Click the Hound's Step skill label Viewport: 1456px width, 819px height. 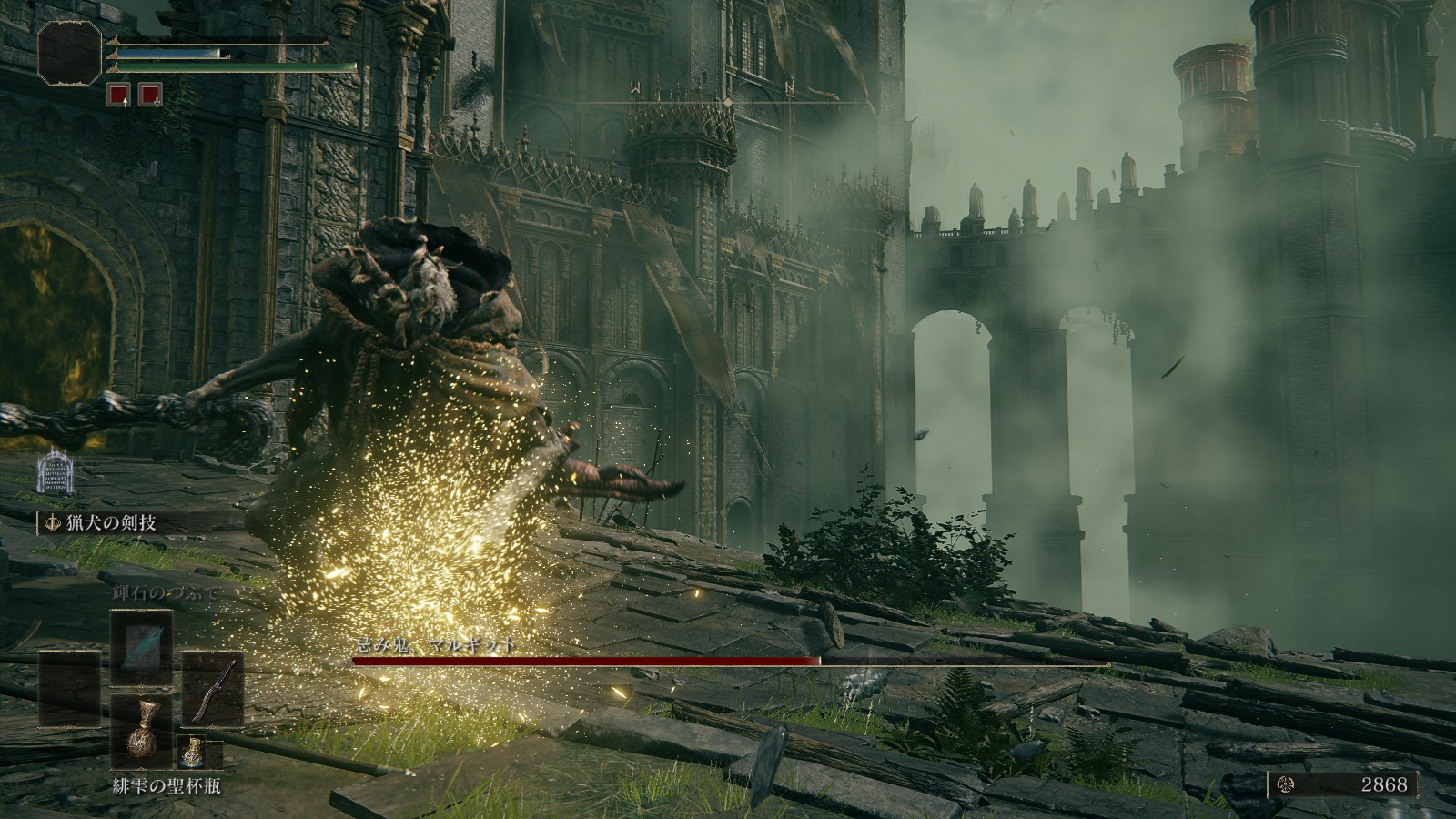104,522
